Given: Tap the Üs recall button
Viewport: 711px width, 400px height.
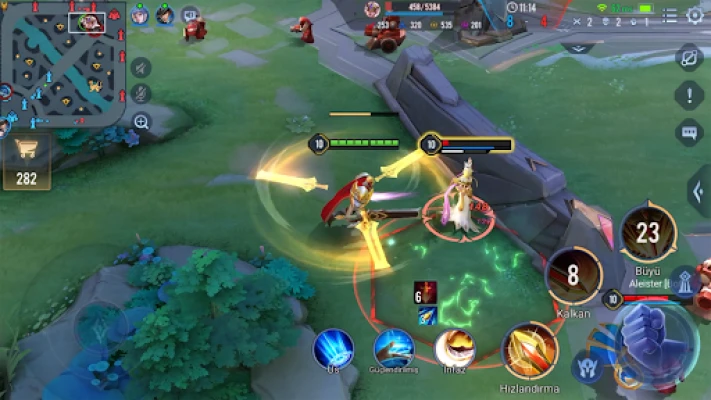Looking at the screenshot, I should [x=333, y=348].
